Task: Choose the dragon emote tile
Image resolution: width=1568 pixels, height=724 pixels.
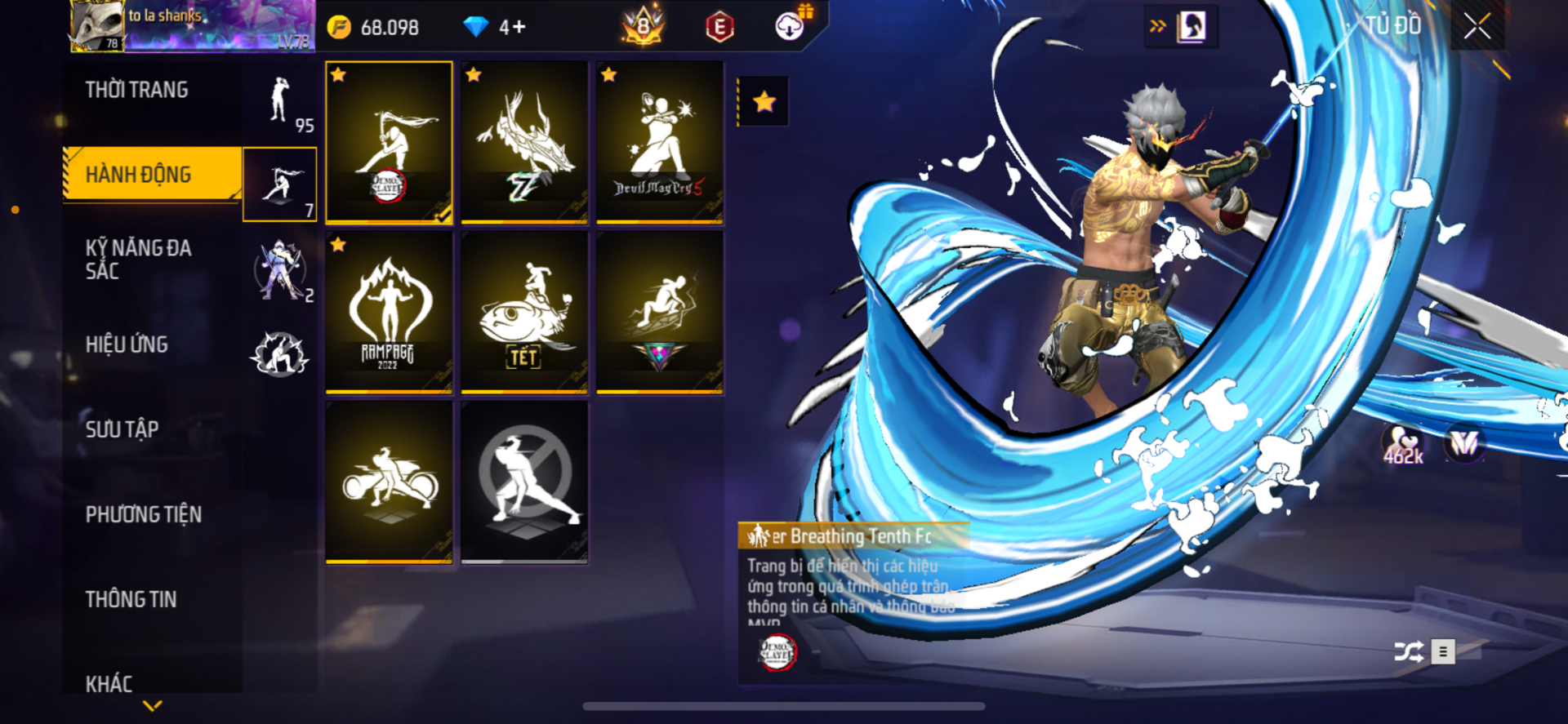Action: 524,142
